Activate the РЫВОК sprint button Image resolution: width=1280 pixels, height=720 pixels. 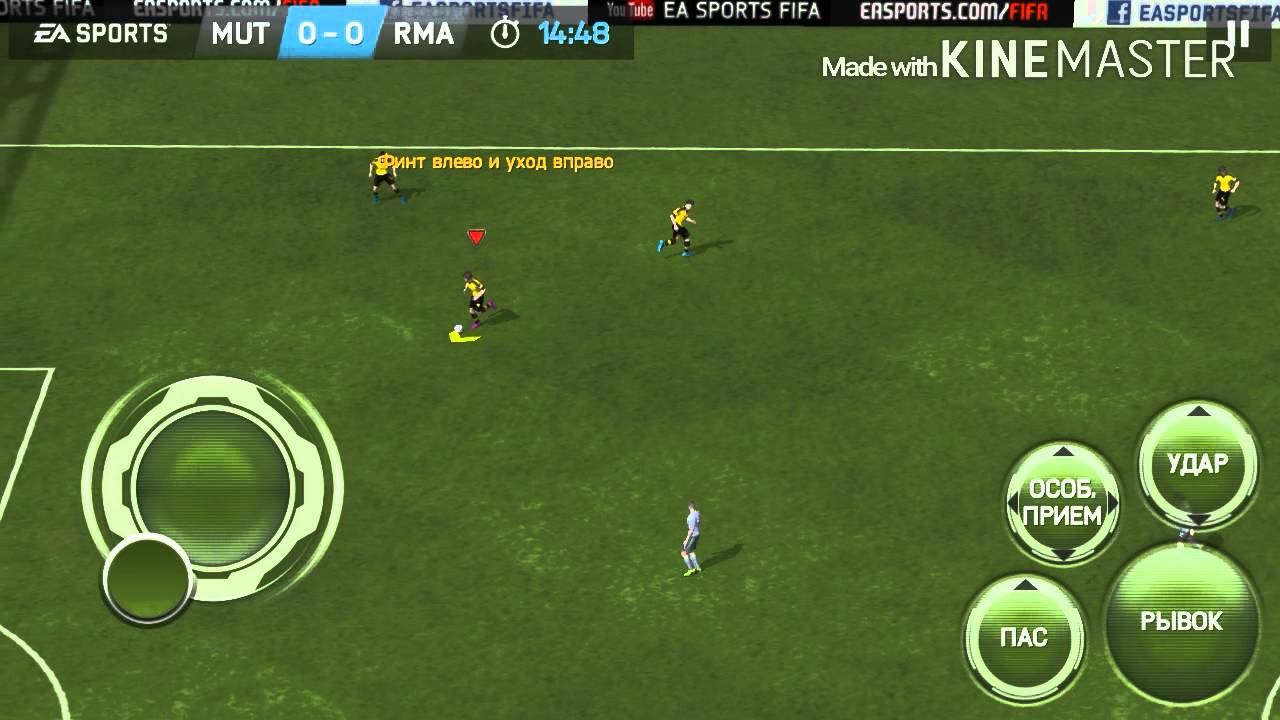tap(1181, 622)
